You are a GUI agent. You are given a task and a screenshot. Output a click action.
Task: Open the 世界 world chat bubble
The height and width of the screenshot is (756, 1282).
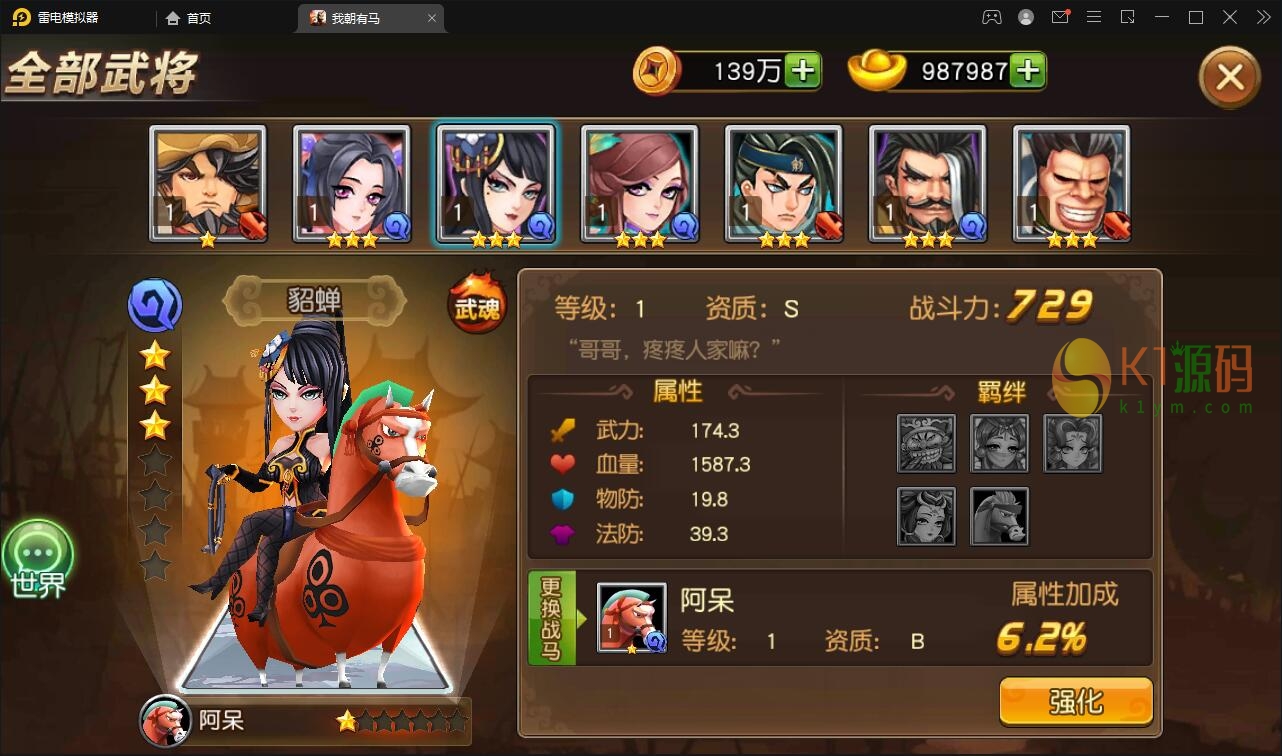pyautogui.click(x=38, y=559)
